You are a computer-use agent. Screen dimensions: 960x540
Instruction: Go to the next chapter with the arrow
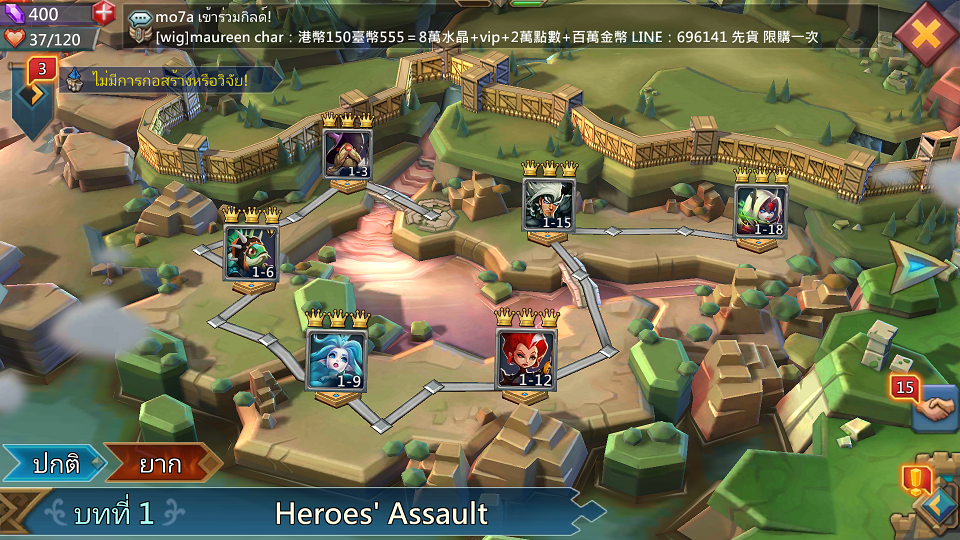coord(916,267)
